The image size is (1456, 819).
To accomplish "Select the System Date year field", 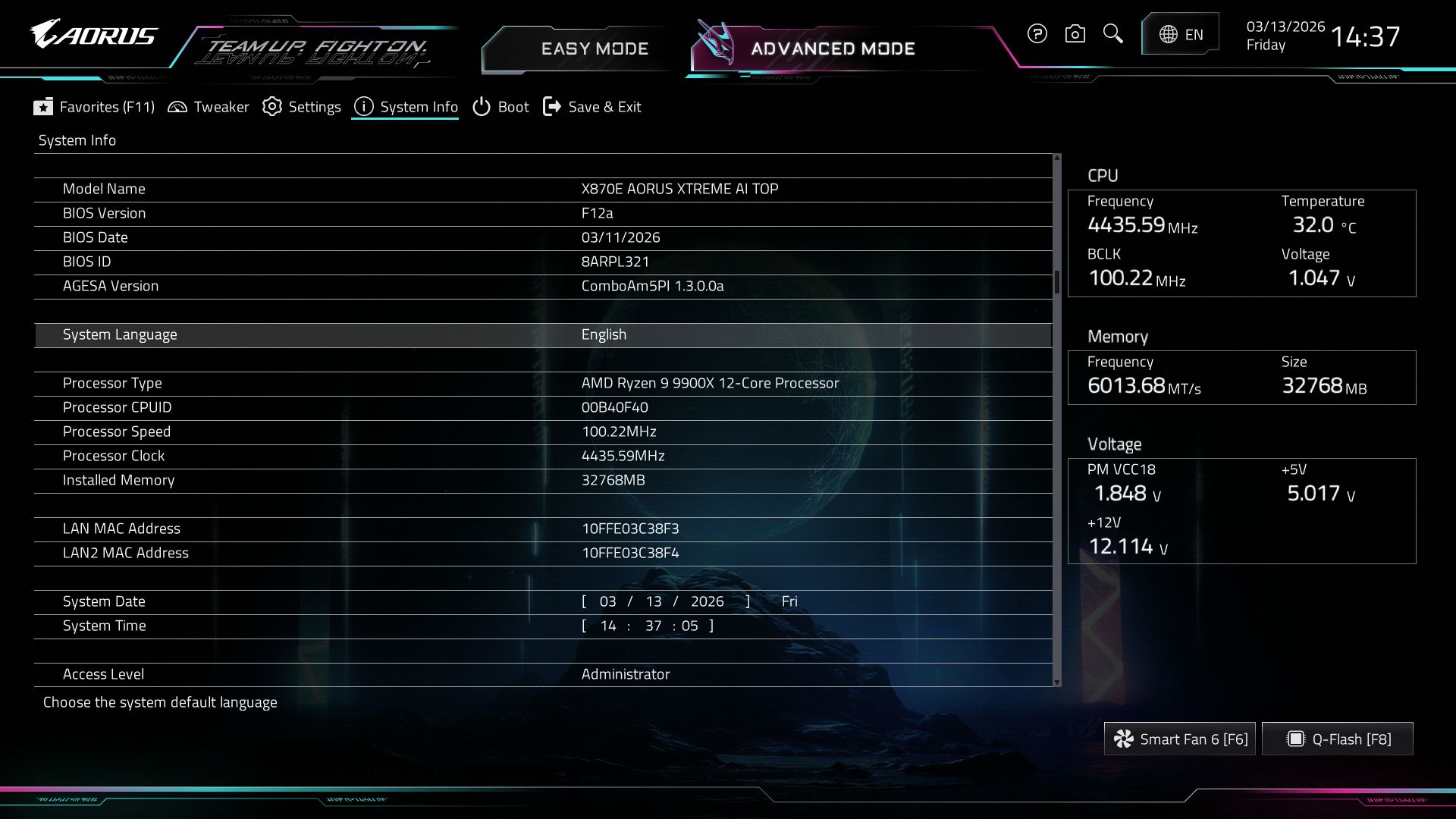I will (707, 601).
